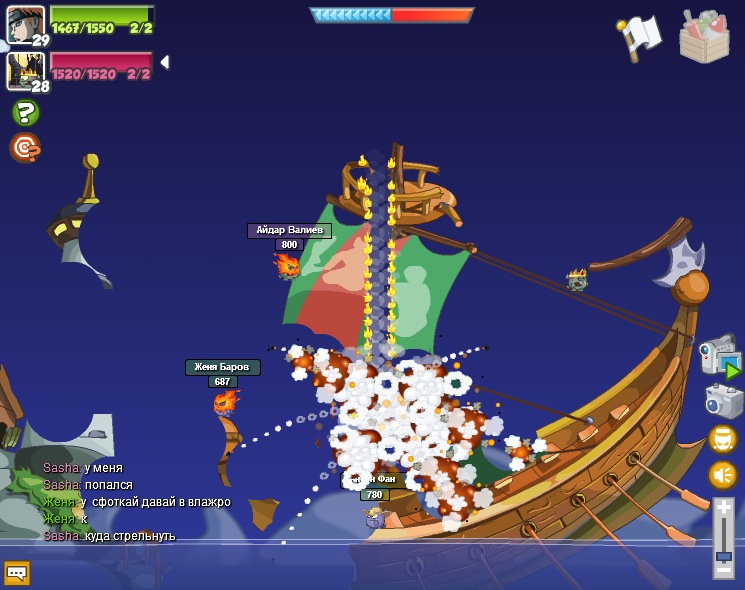Click the orange face button
Screen dimensions: 745x590
coord(722,438)
